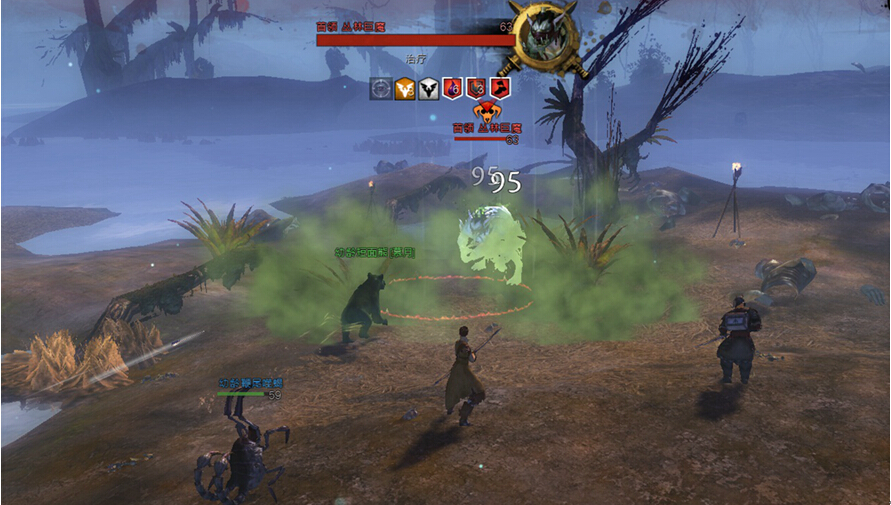Viewport: 891px width, 505px height.
Task: Inspect the white winged hexagon buff
Action: 429,89
